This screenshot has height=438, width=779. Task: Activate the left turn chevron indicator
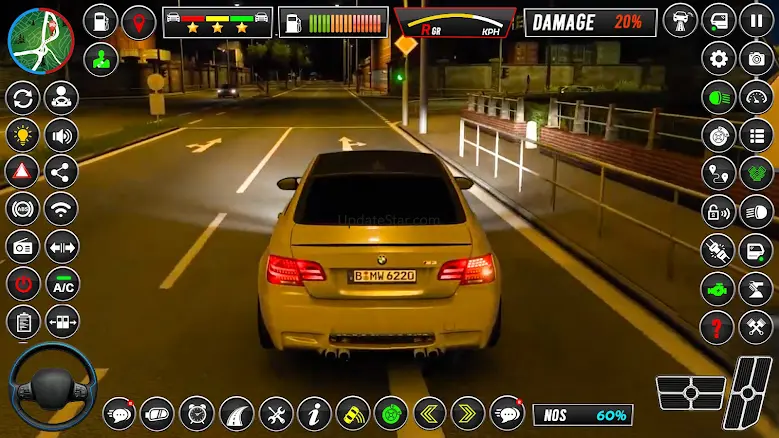429,413
